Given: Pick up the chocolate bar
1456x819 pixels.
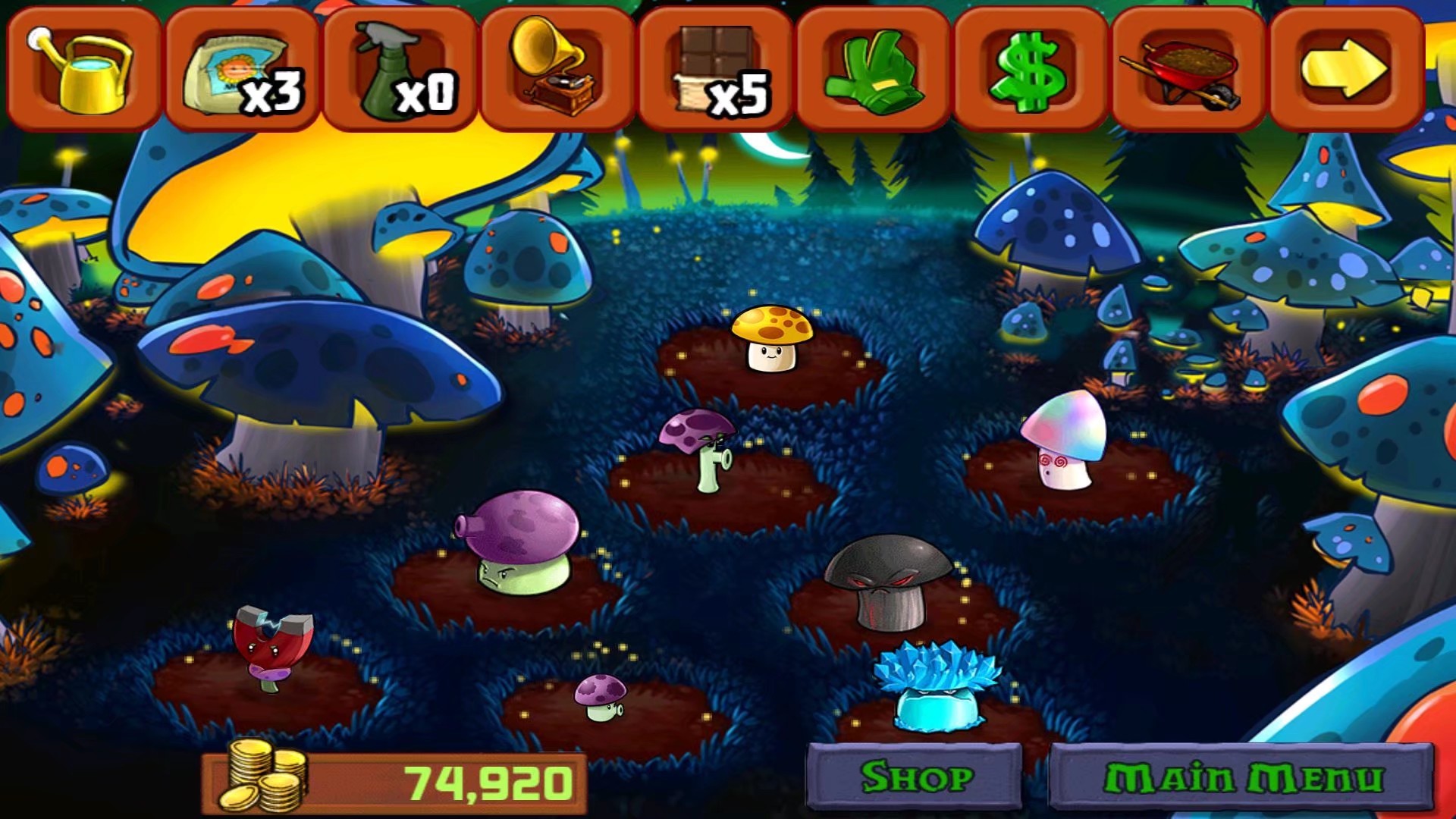Looking at the screenshot, I should tap(715, 70).
